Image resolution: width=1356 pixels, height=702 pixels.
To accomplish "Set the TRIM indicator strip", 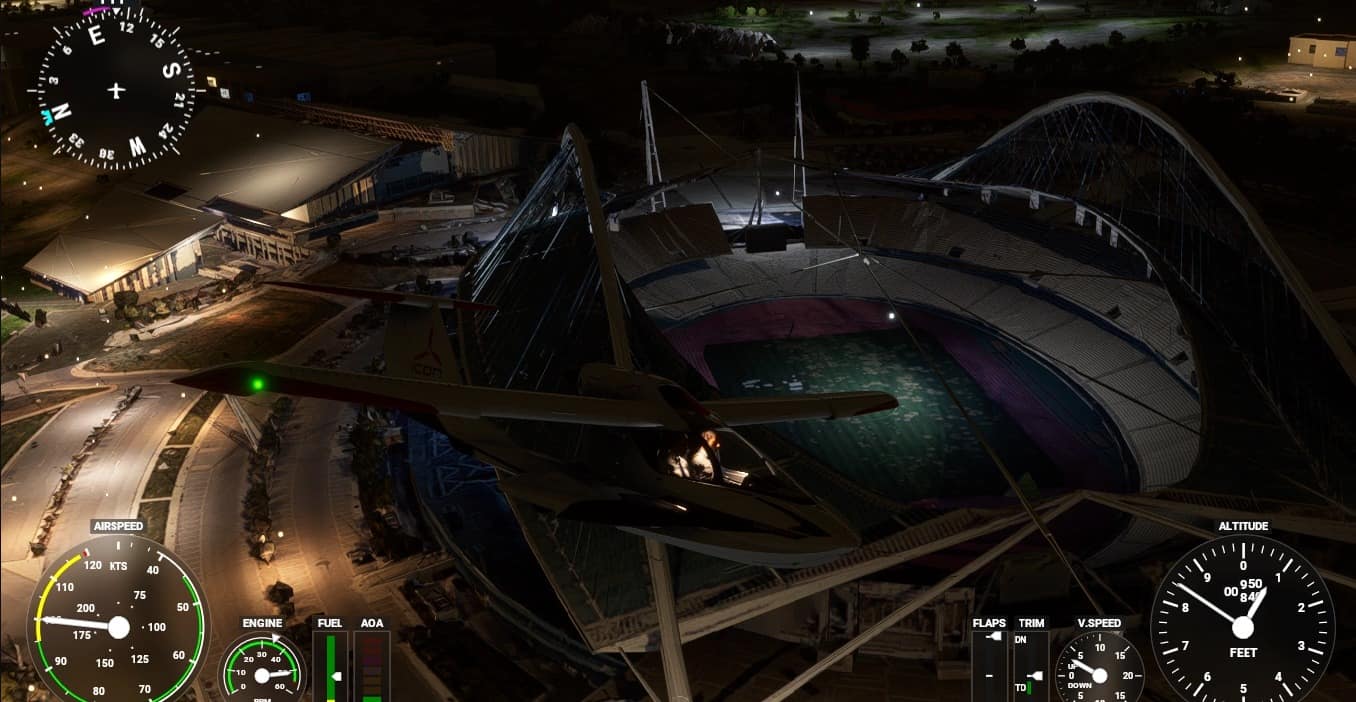I will (1030, 665).
